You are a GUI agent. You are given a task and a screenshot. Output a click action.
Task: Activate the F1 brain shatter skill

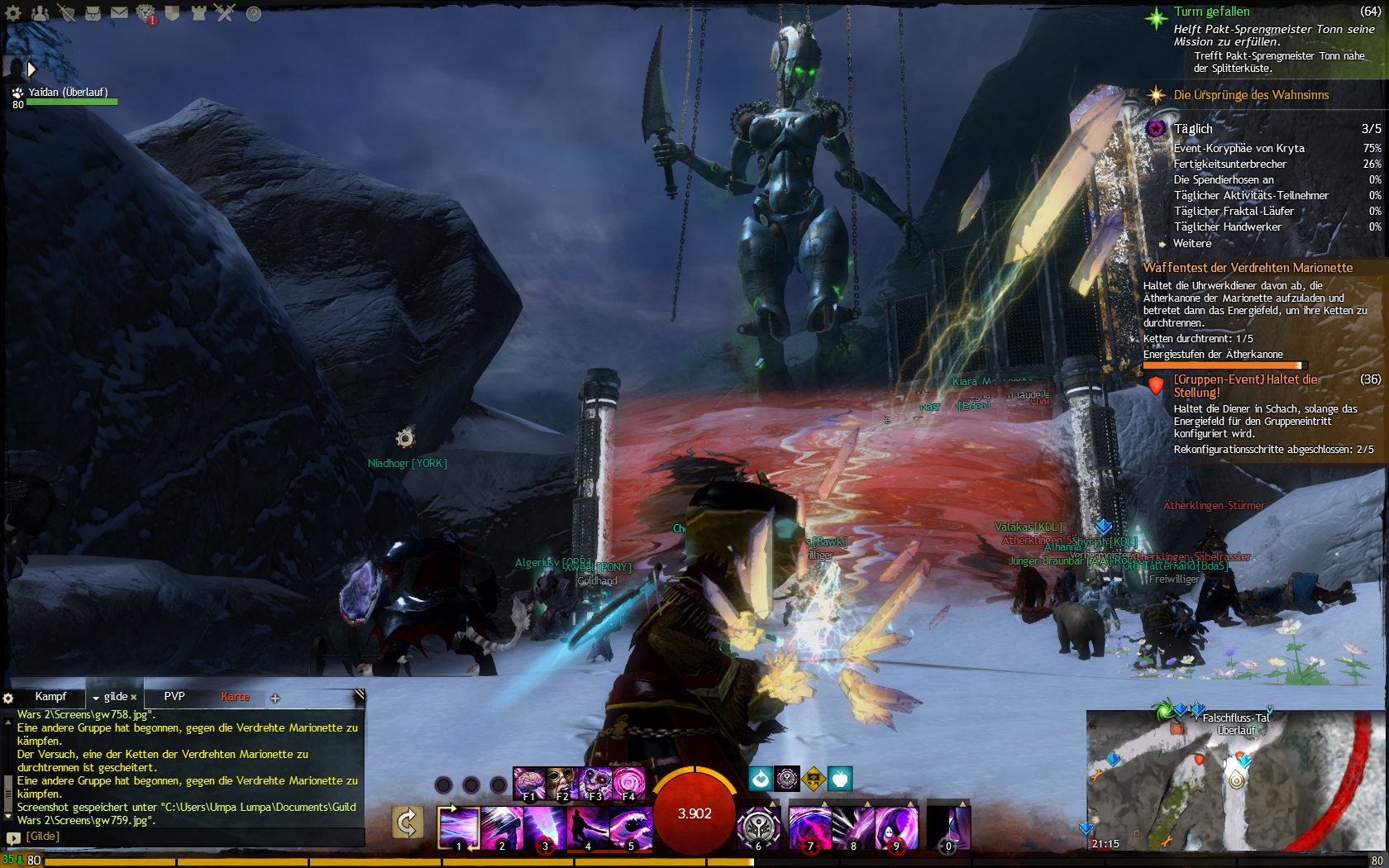528,783
